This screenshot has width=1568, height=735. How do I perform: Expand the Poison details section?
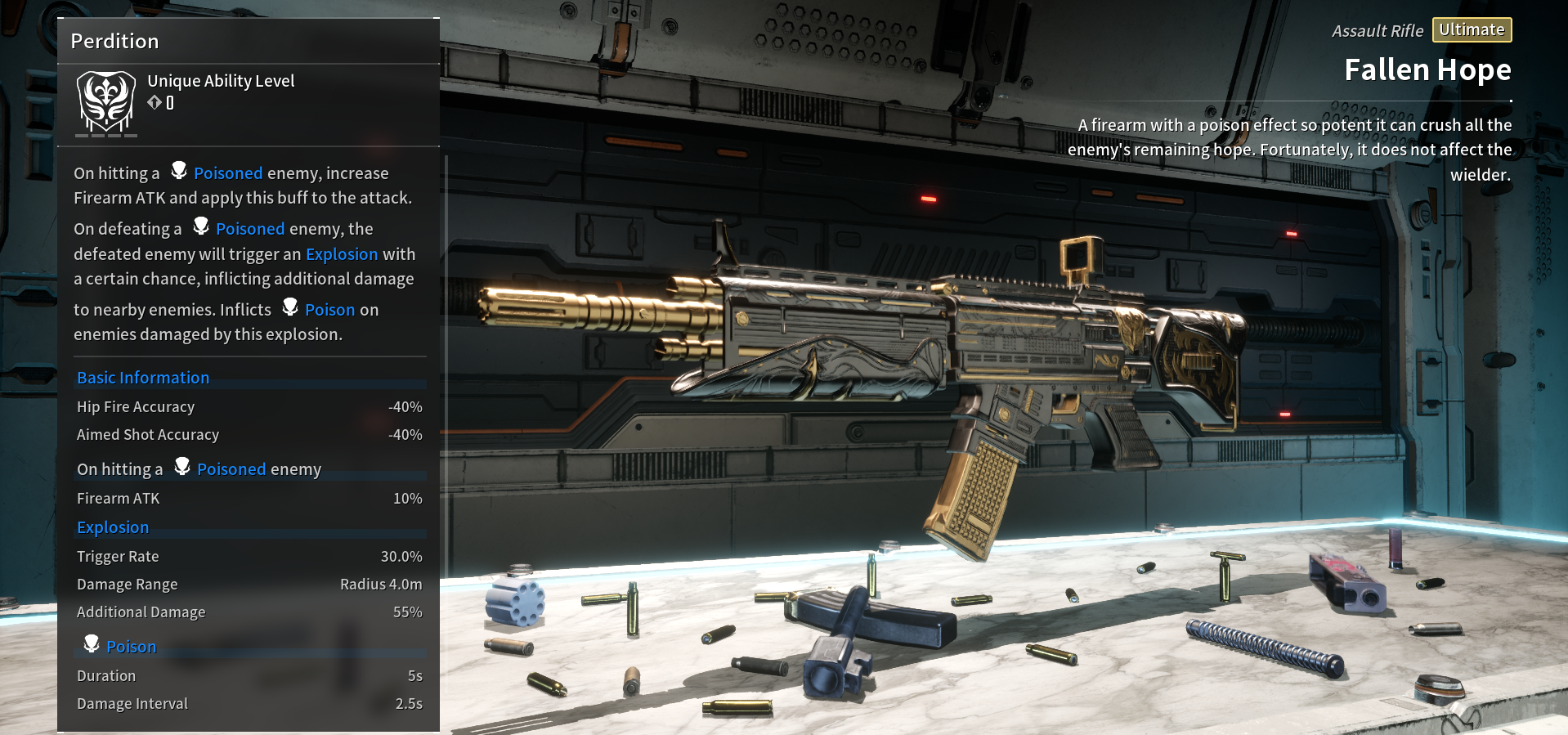pos(131,645)
